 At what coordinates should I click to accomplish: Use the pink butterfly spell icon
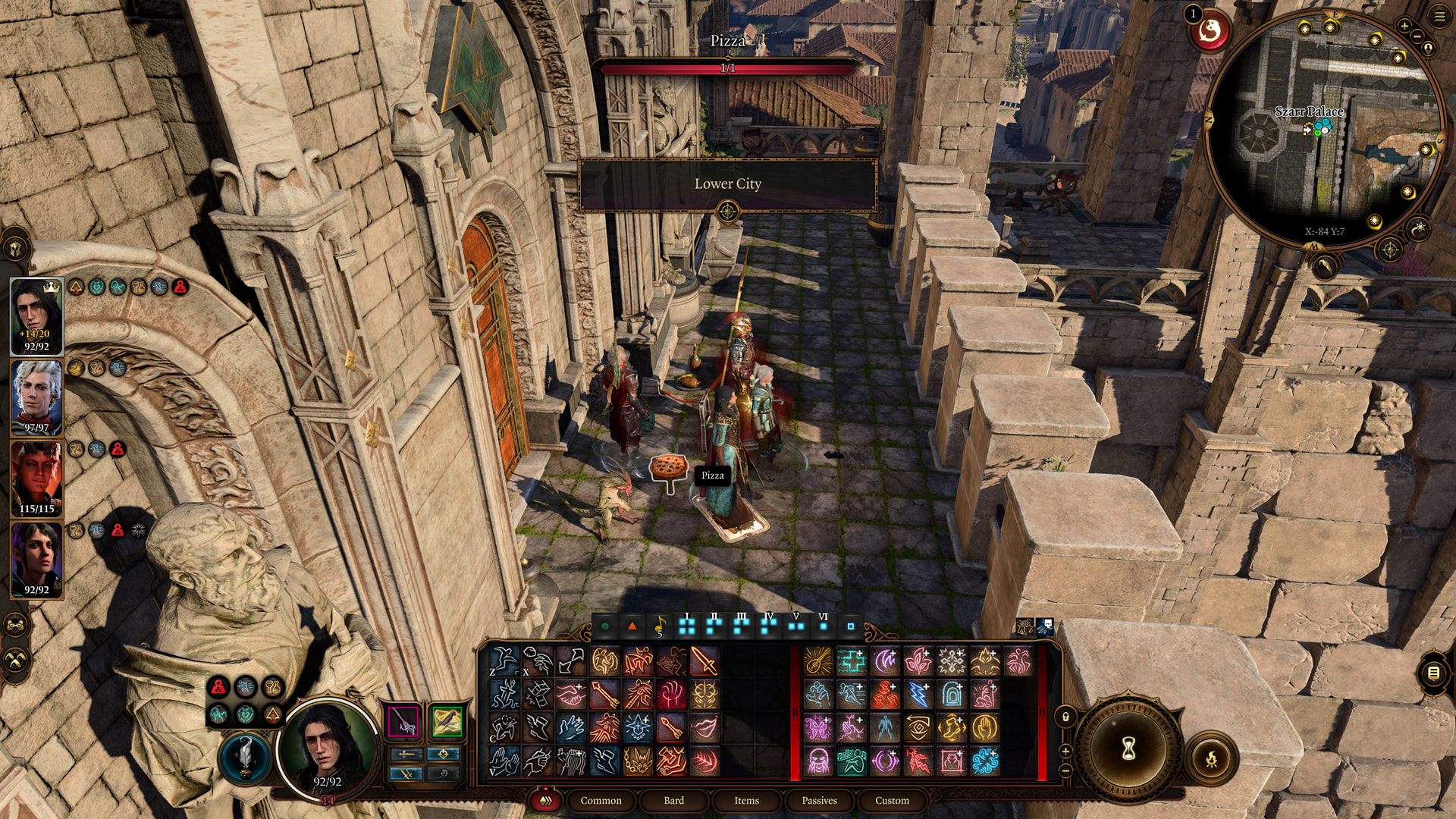(817, 728)
